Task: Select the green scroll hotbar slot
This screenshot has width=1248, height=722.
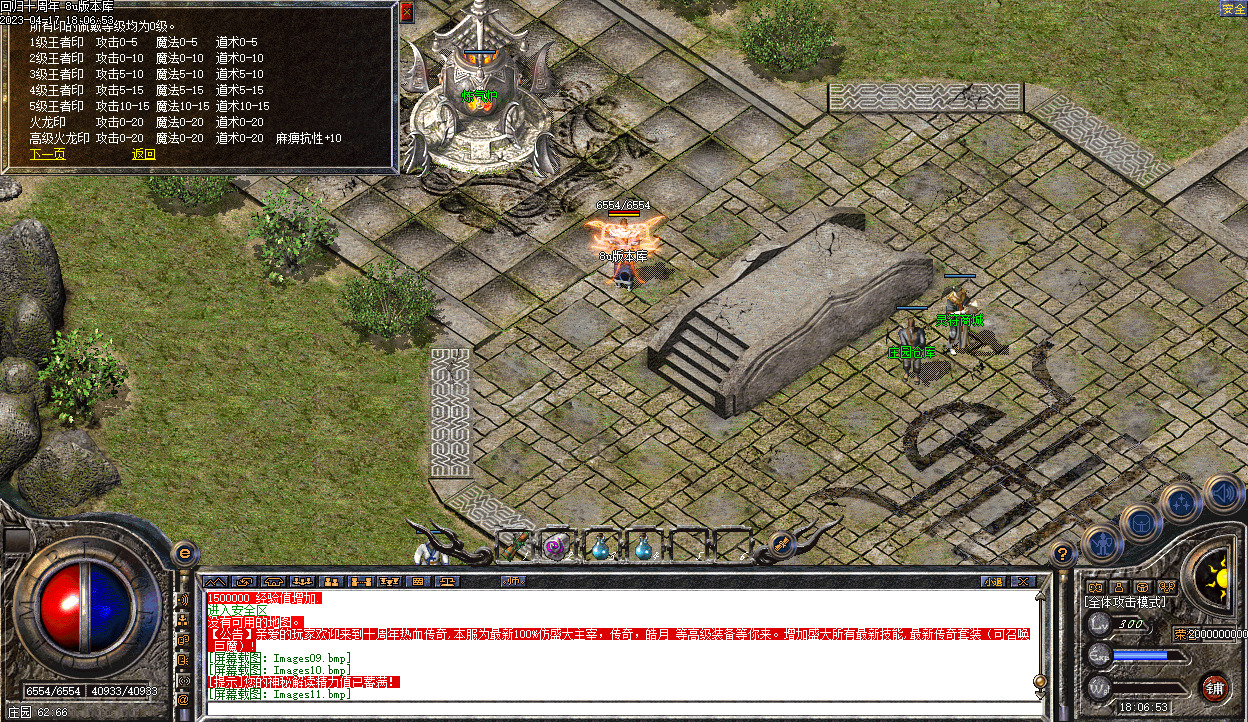Action: 513,545
